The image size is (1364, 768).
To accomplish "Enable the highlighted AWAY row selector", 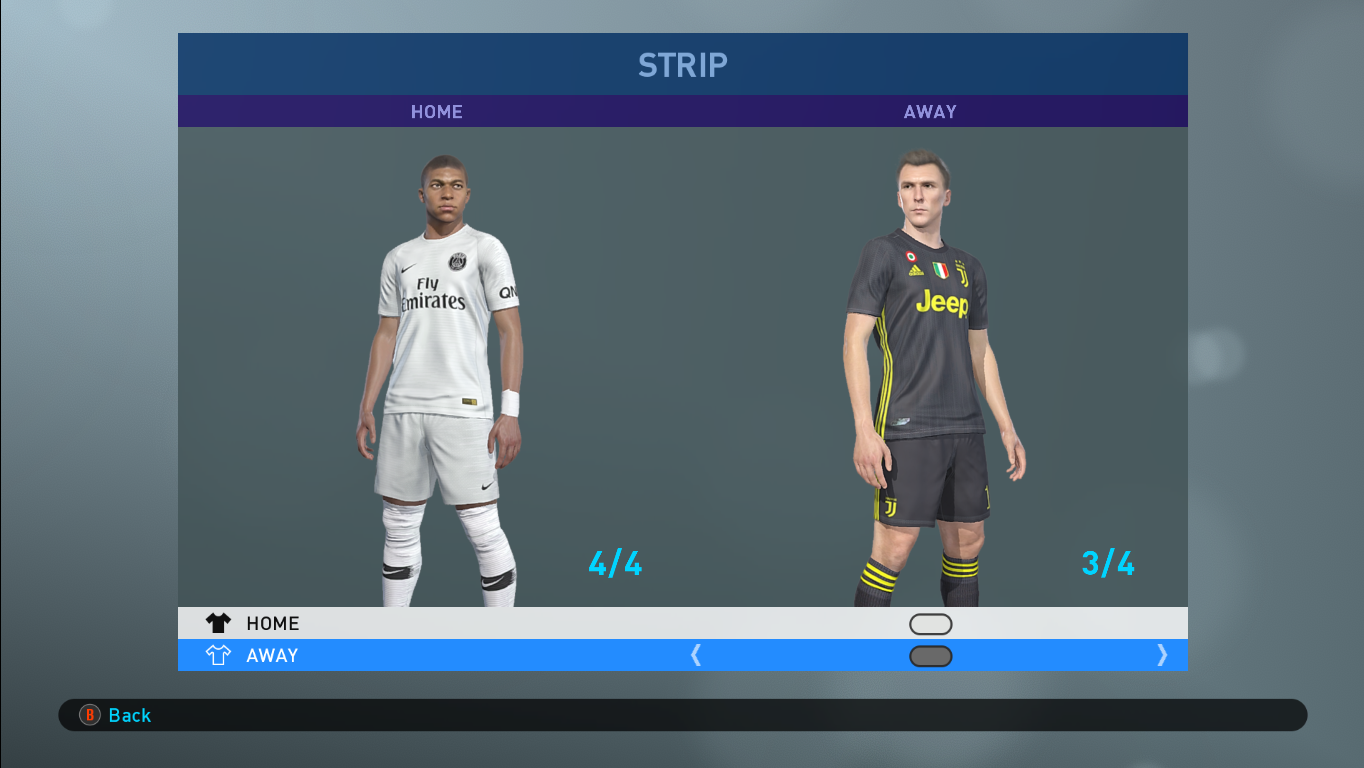I will pos(930,656).
